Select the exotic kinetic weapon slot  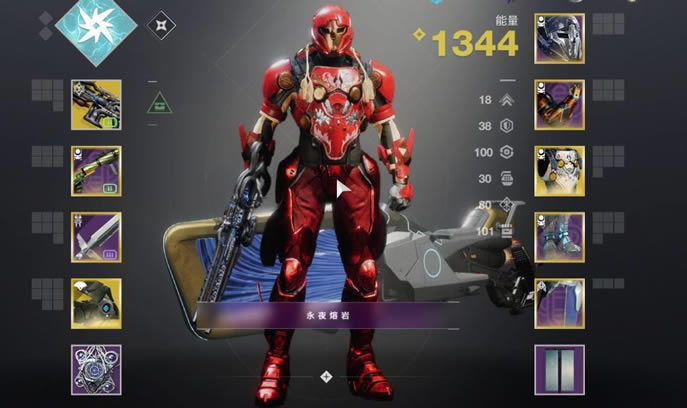(x=96, y=105)
